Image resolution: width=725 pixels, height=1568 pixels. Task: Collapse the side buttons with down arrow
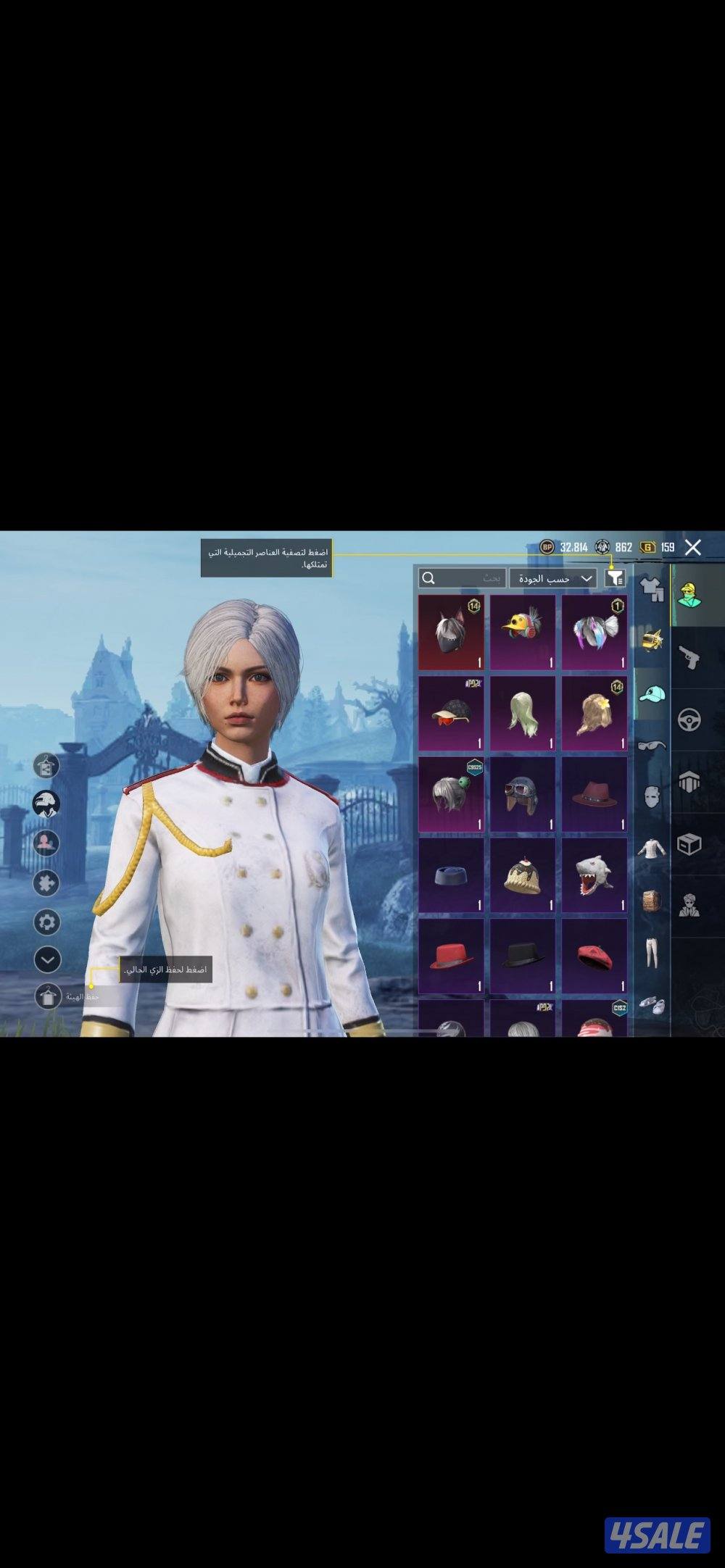(47, 960)
